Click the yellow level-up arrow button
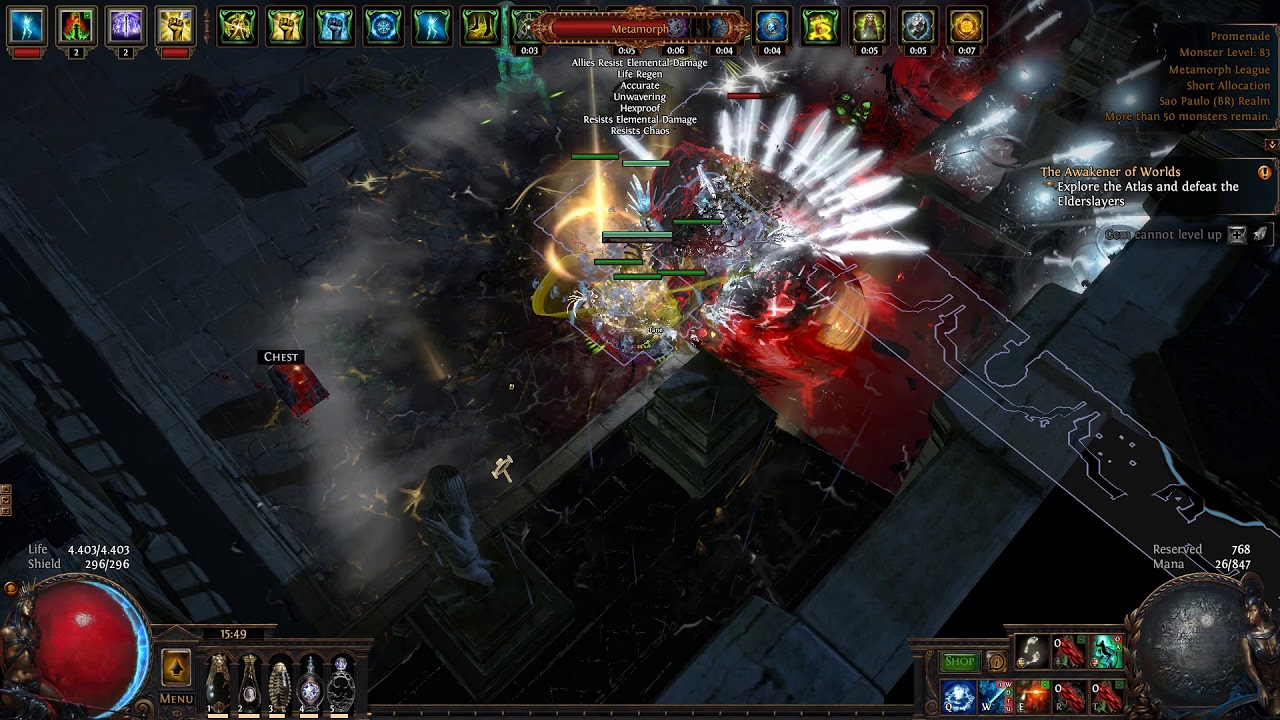This screenshot has width=1280, height=720. [176, 666]
